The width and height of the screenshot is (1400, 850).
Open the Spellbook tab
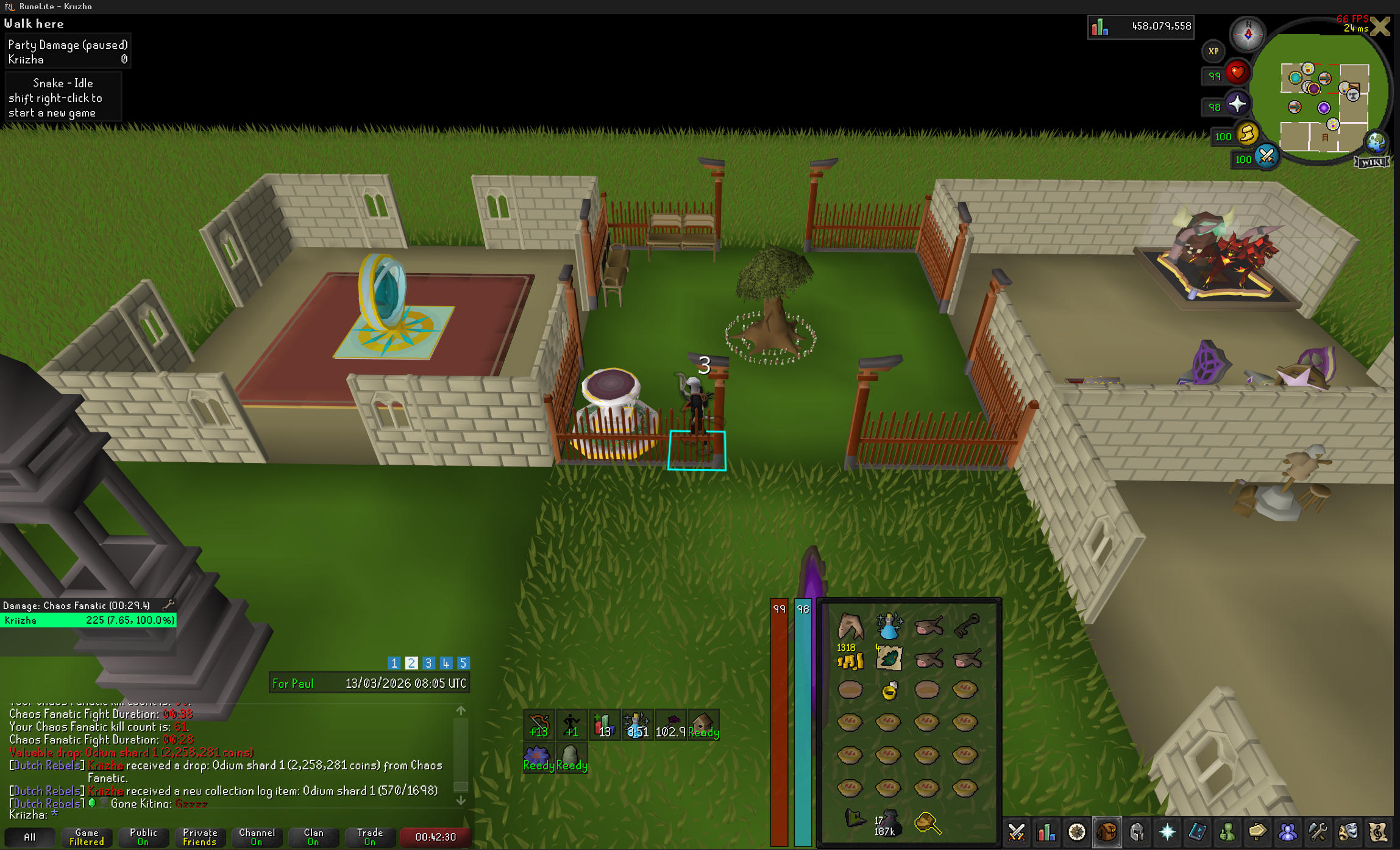[x=1197, y=832]
